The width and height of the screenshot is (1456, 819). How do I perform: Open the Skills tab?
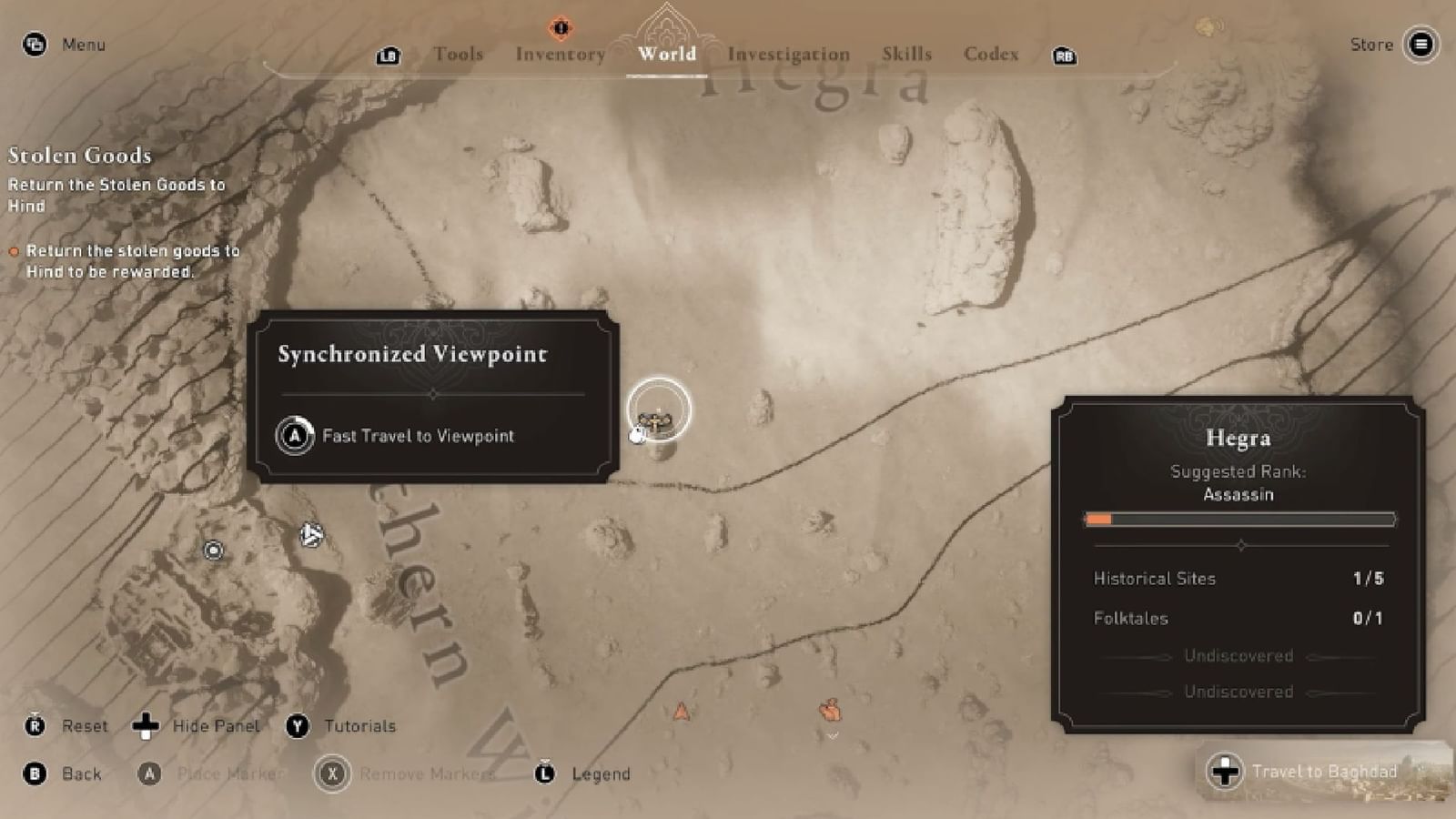pos(906,55)
